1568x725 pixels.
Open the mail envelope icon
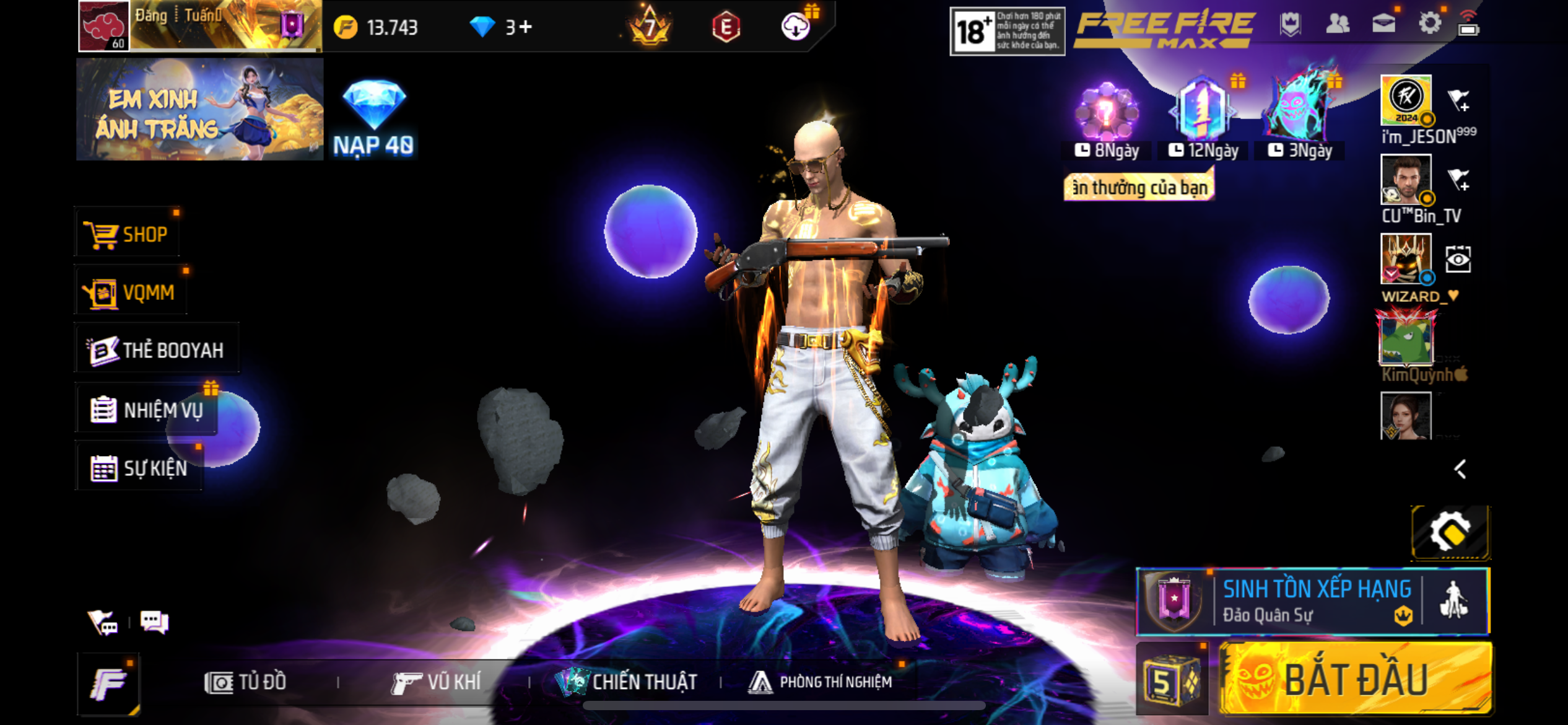point(1383,25)
